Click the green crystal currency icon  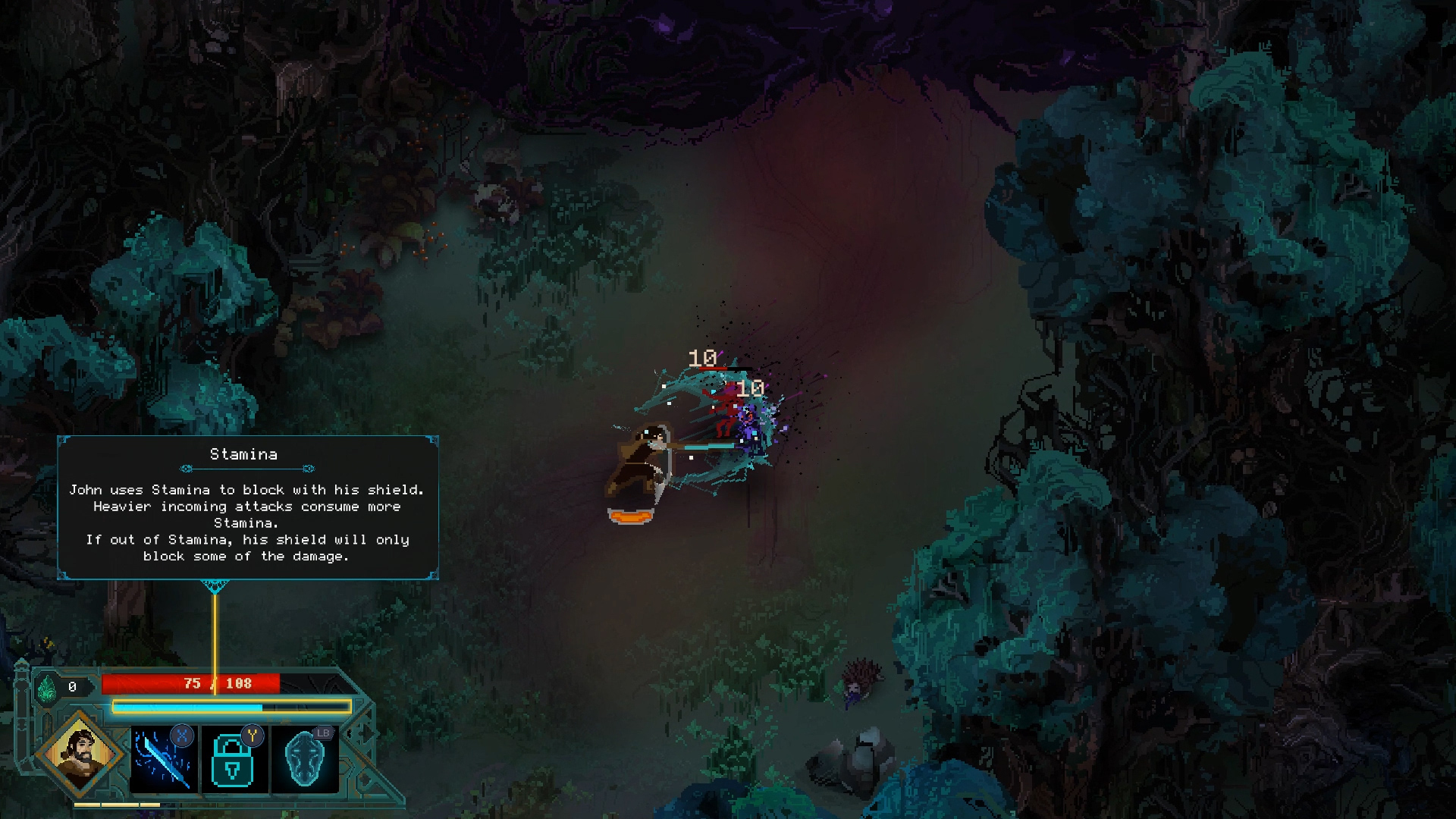(x=47, y=689)
